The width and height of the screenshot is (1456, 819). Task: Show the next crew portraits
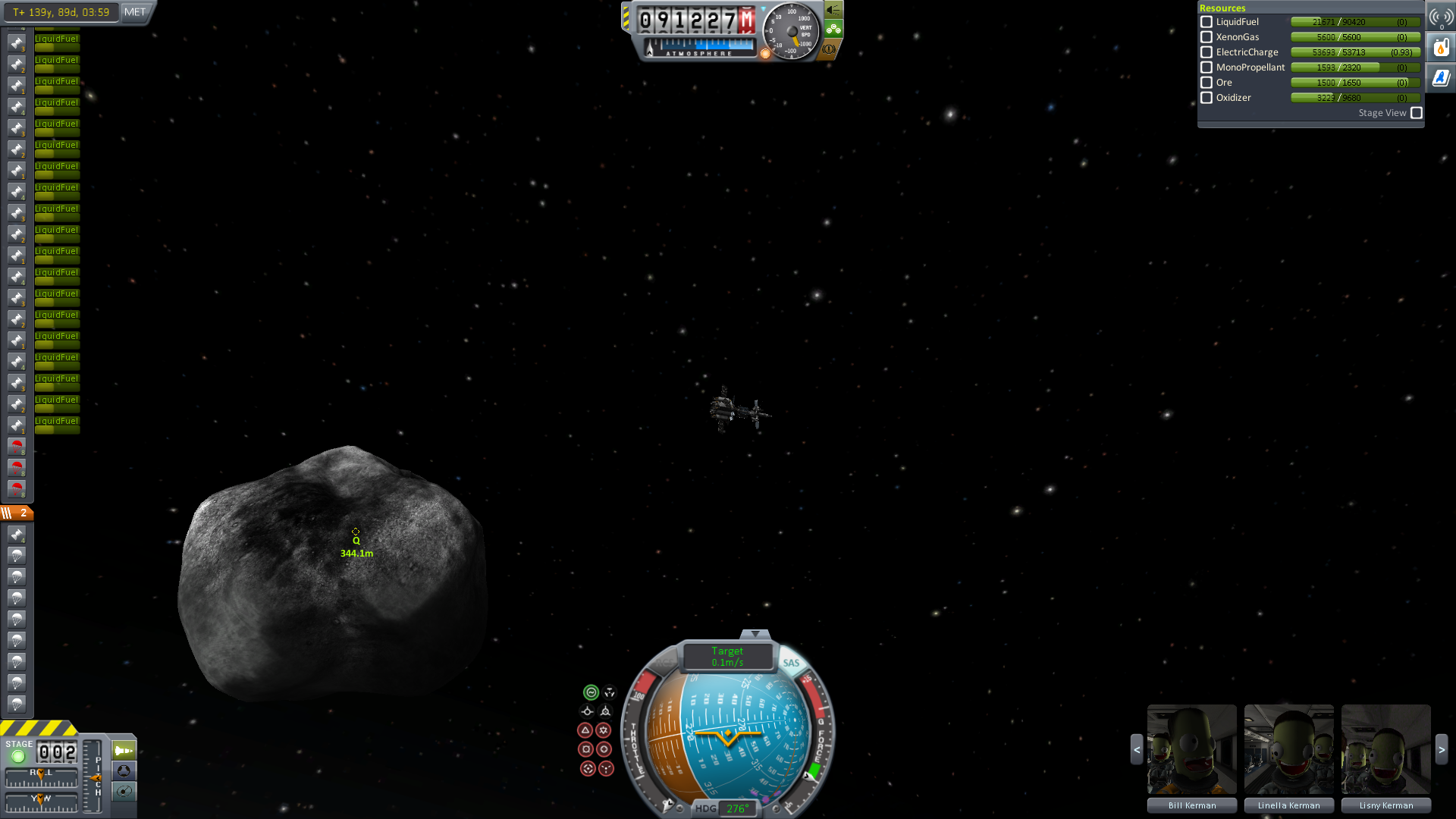tap(1442, 749)
